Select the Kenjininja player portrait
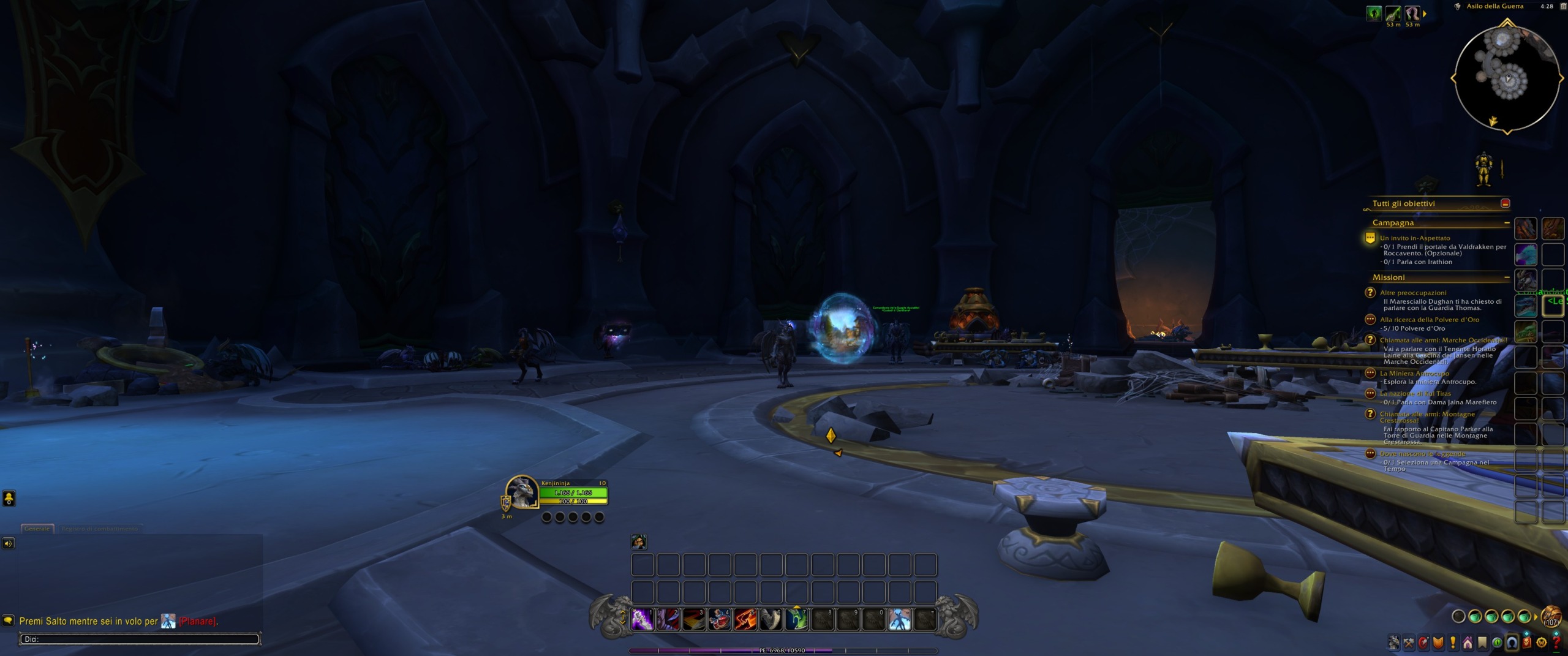 click(x=522, y=492)
